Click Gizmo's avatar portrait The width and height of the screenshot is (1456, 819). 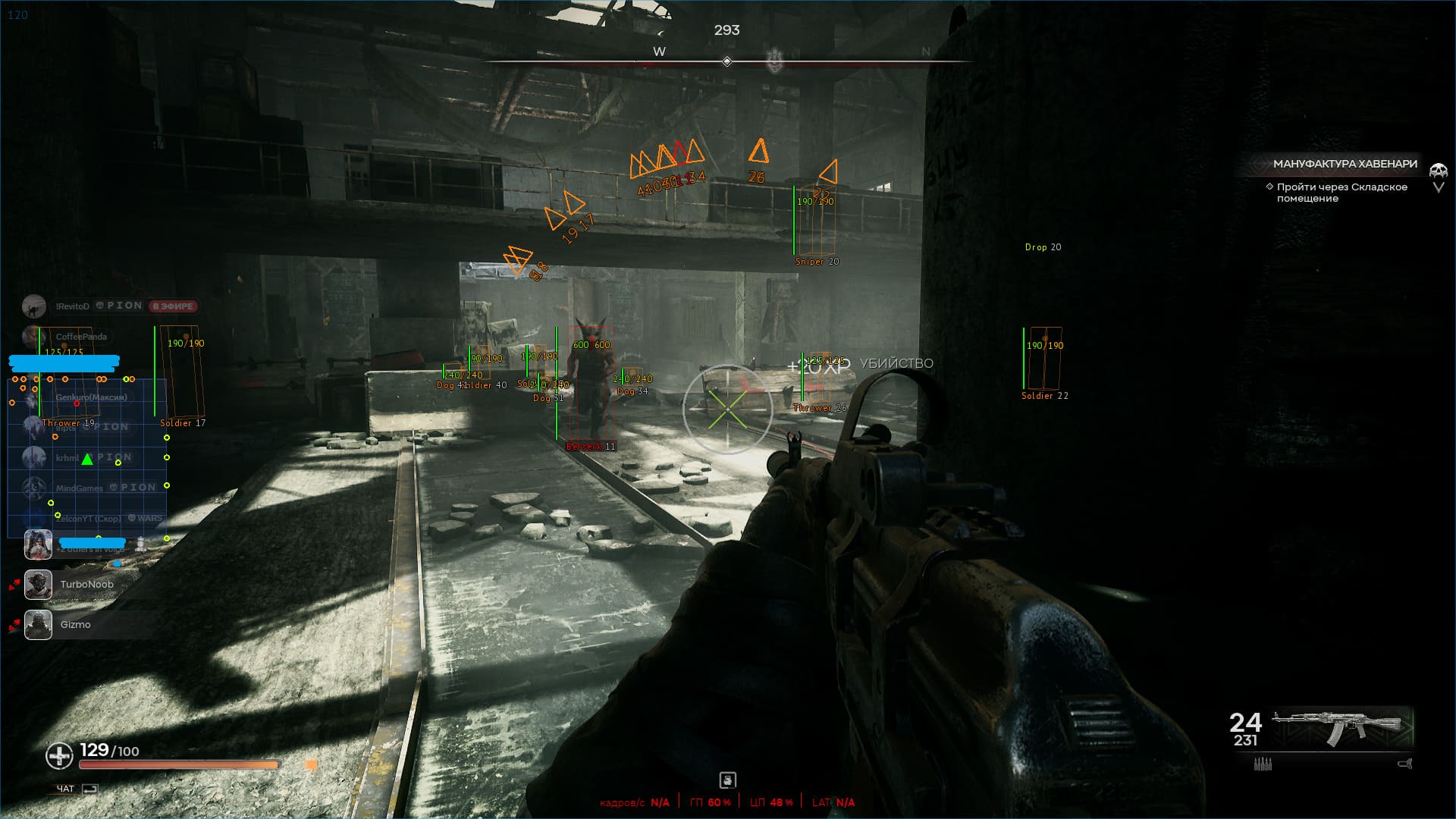pyautogui.click(x=38, y=625)
